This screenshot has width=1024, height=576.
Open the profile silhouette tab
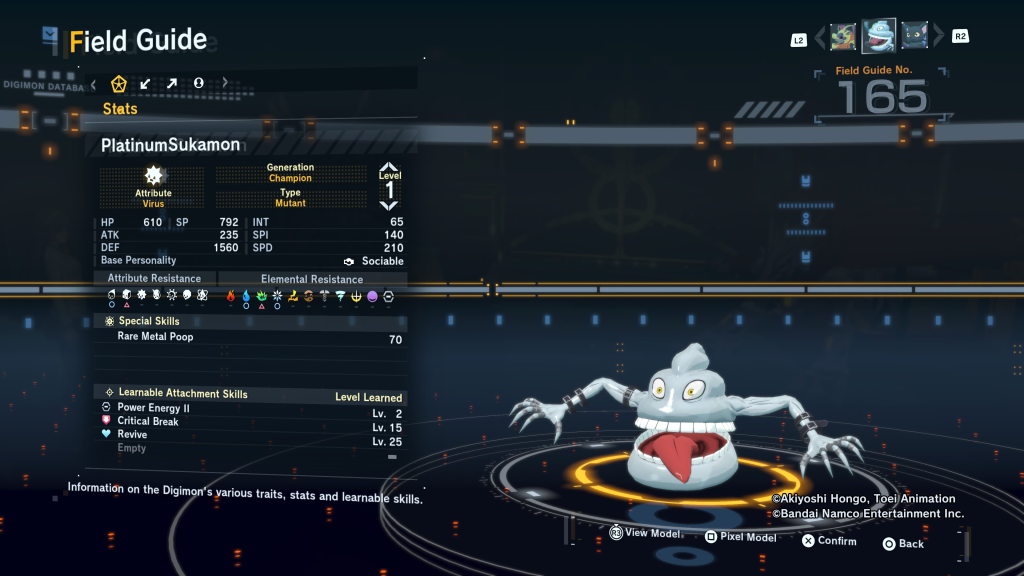198,83
